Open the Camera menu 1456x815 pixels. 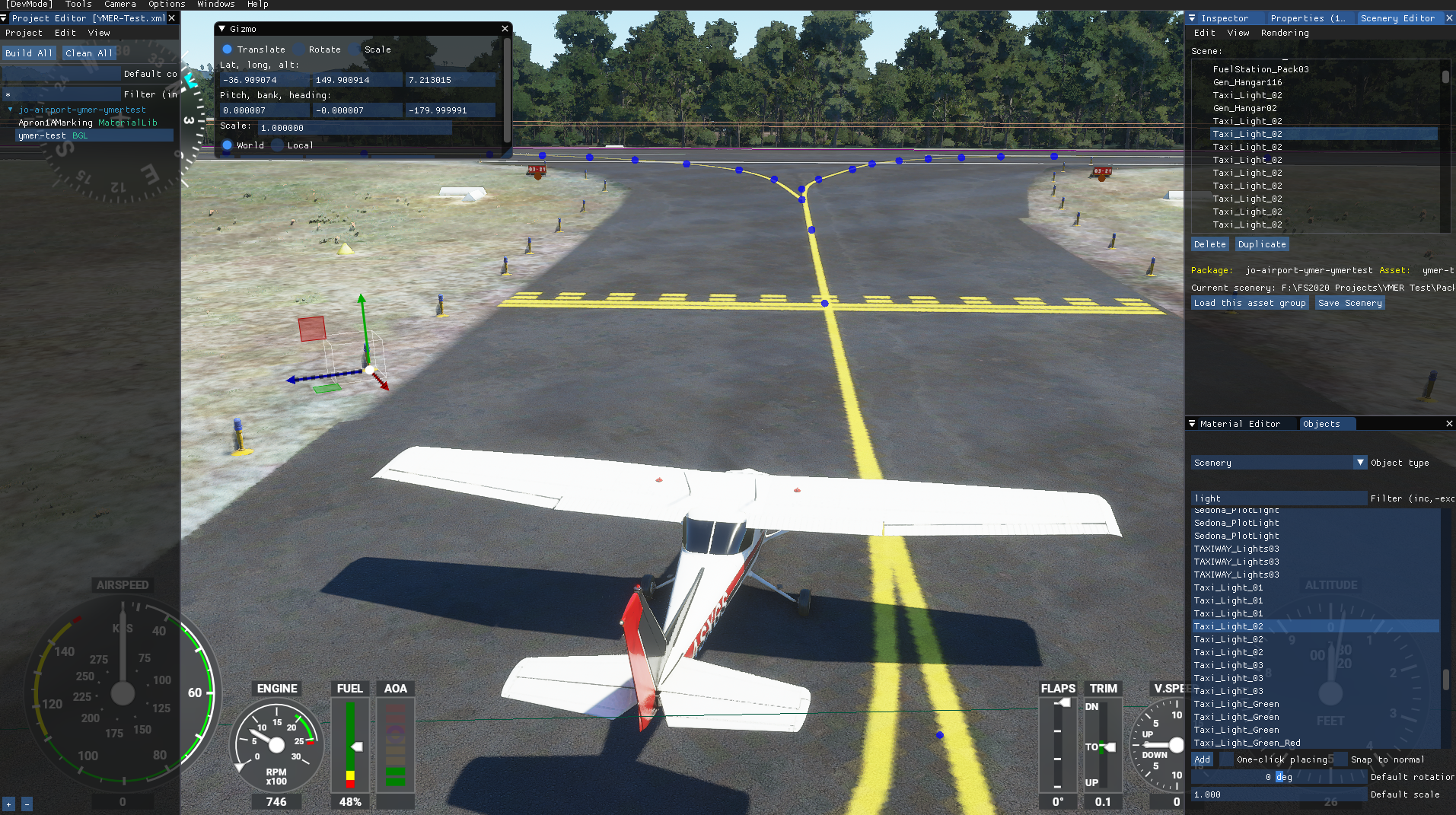(119, 5)
